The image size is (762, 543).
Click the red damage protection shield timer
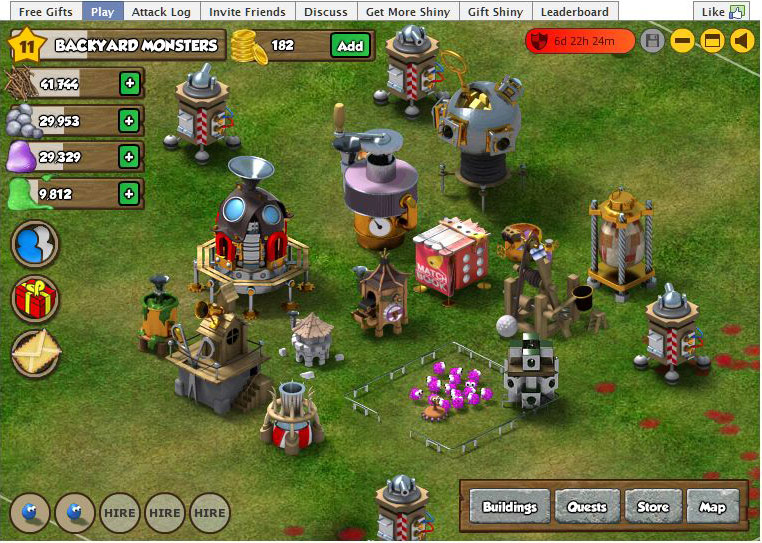tap(580, 41)
